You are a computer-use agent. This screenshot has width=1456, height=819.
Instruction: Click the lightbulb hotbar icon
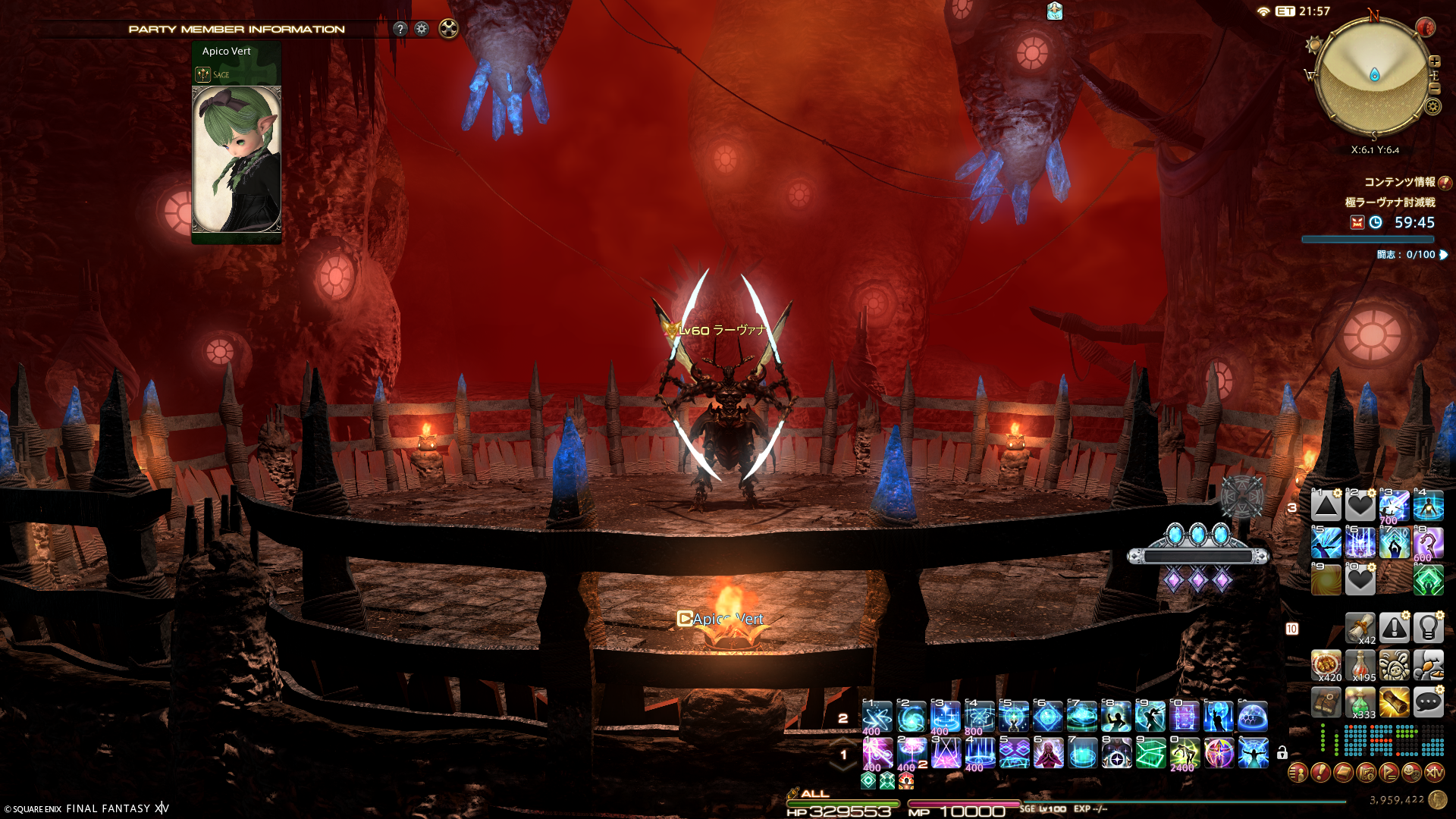click(1429, 628)
